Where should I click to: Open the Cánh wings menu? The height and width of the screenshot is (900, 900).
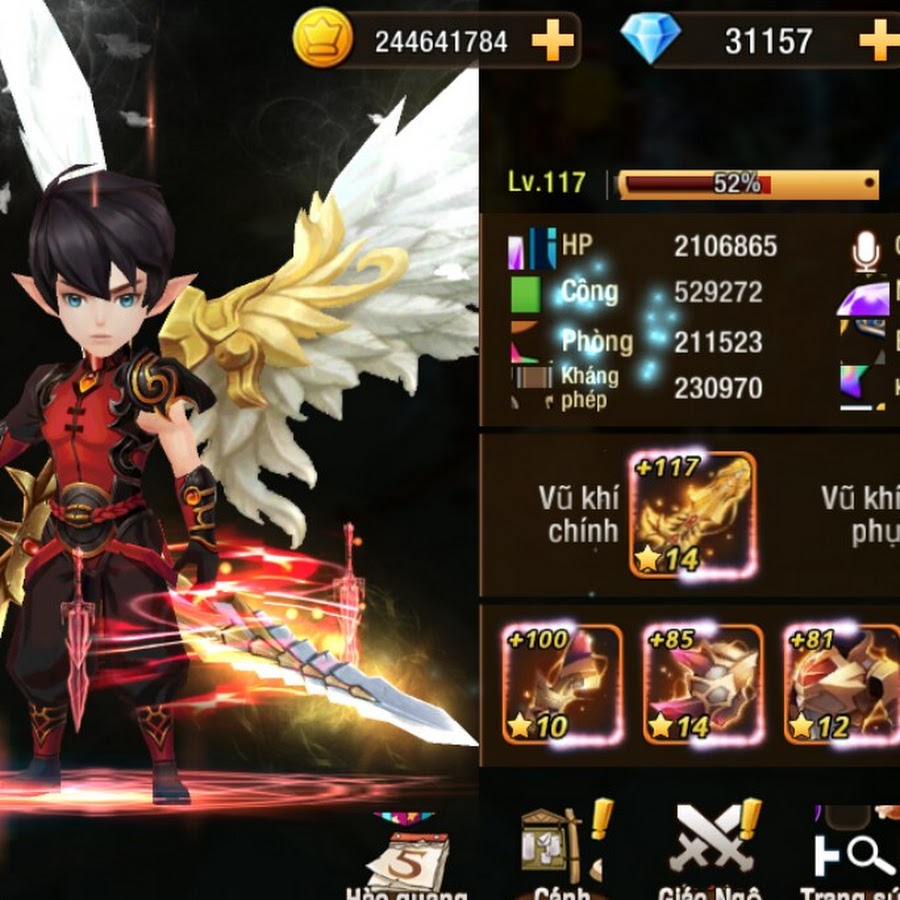tap(556, 845)
